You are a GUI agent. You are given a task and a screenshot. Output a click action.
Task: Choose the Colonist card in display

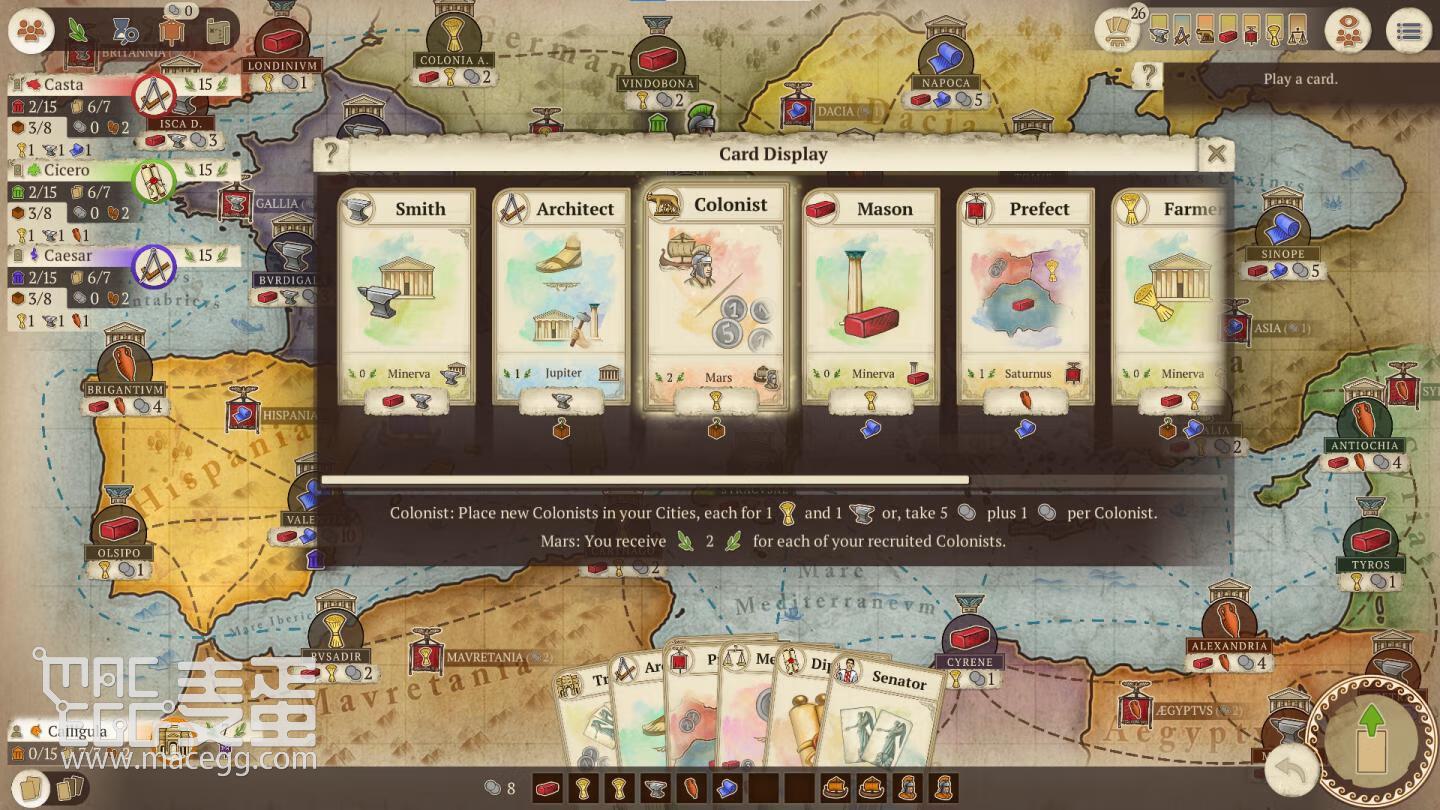pos(717,296)
